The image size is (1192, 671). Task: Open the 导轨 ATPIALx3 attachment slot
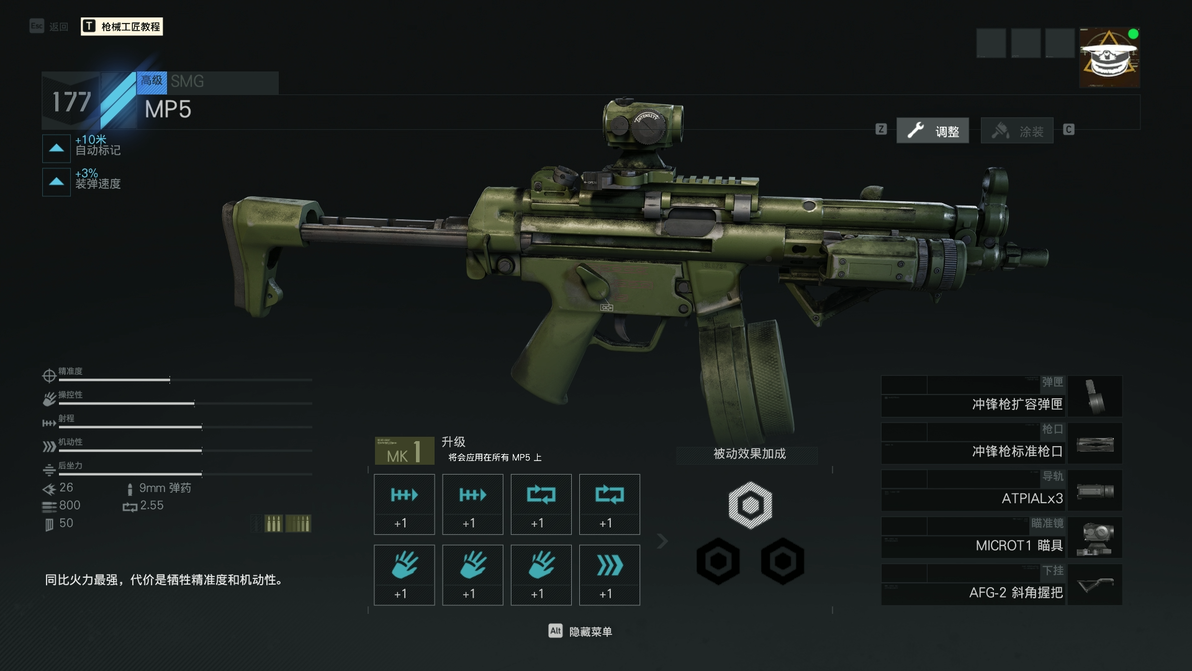pos(1001,491)
